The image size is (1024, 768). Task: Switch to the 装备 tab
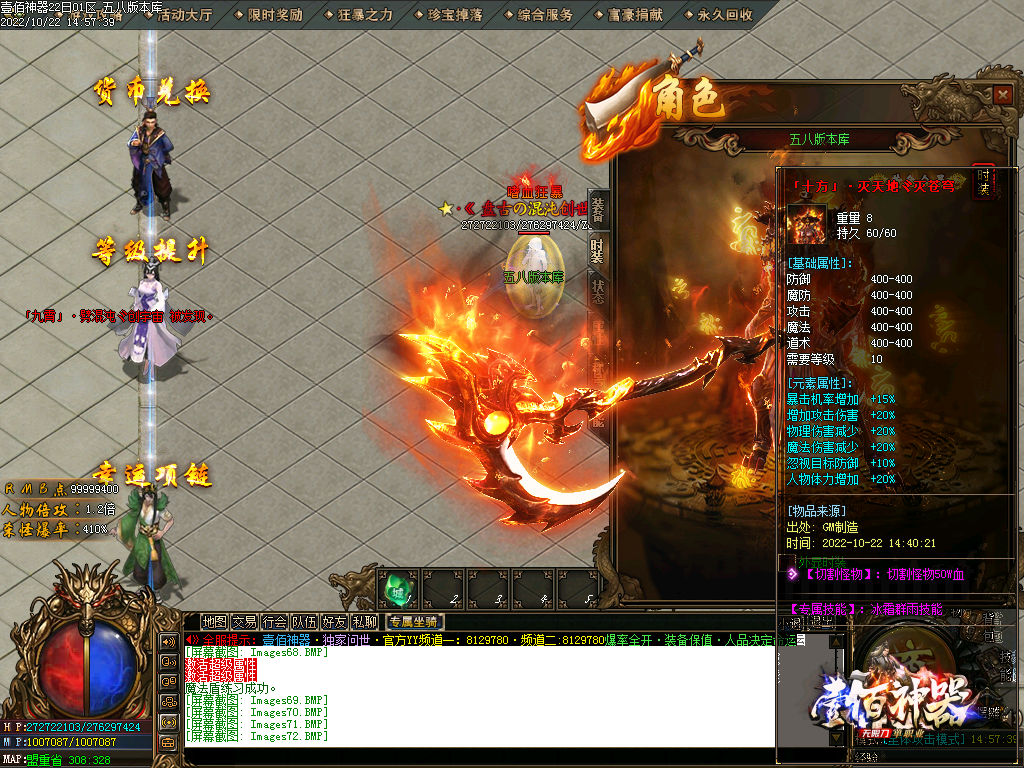click(597, 209)
